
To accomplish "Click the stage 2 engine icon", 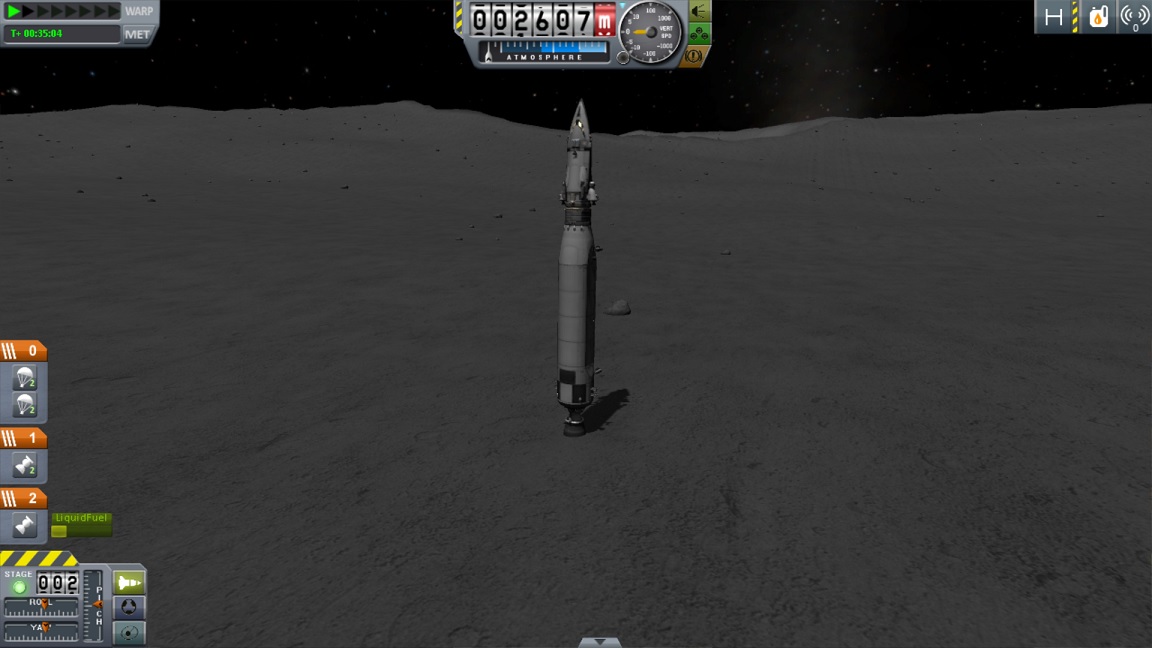I will (x=25, y=525).
